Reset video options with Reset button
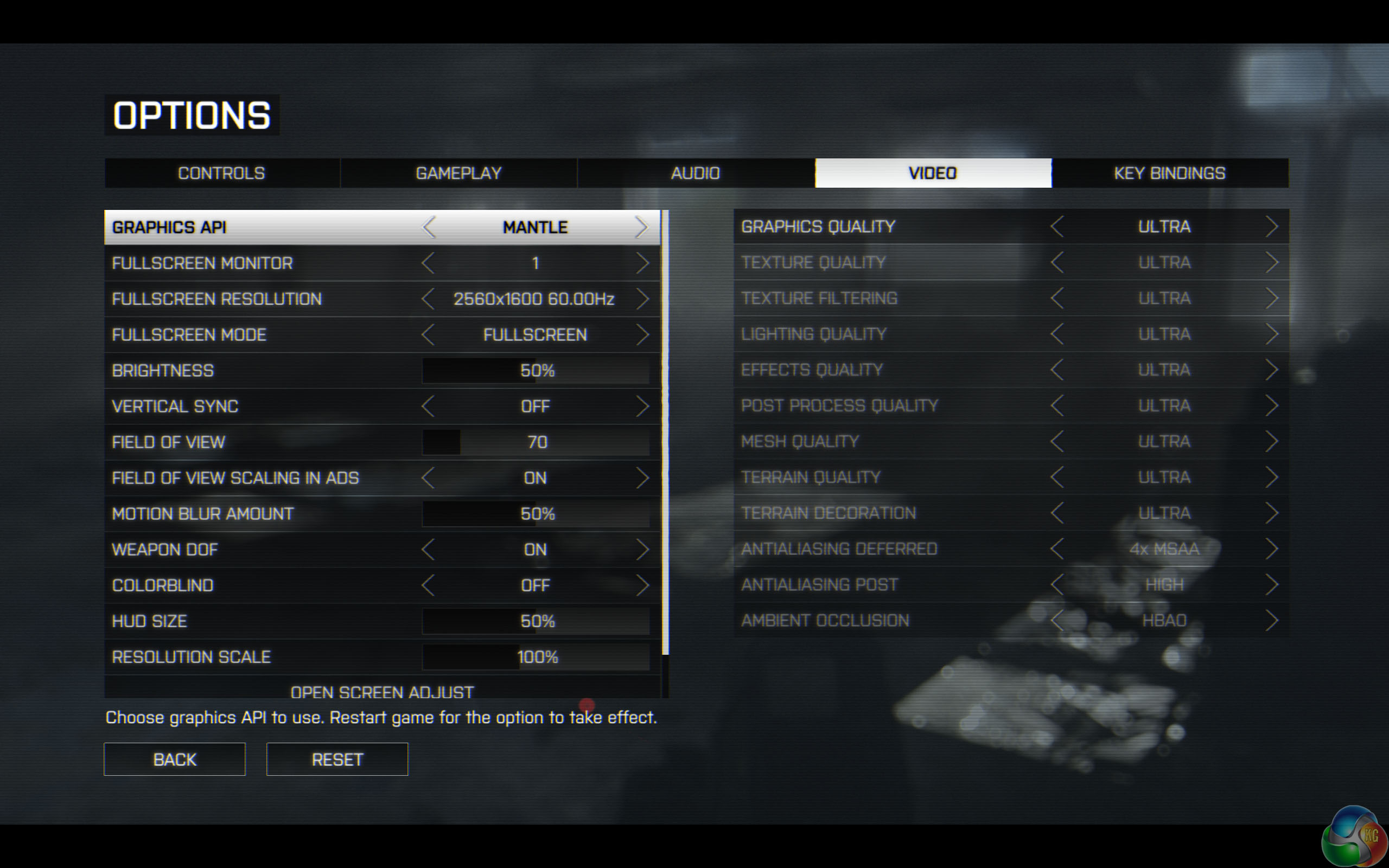The width and height of the screenshot is (1389, 868). [x=337, y=759]
